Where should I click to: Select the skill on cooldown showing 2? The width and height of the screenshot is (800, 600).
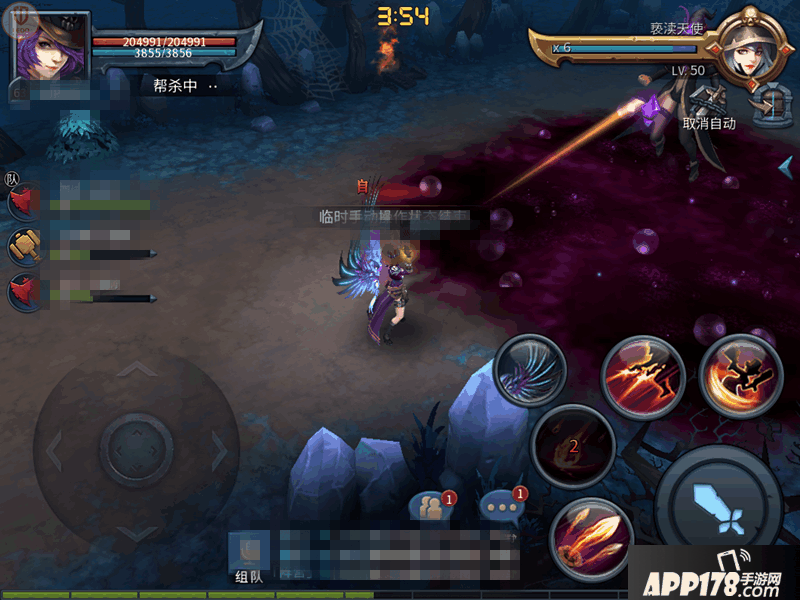(x=573, y=445)
